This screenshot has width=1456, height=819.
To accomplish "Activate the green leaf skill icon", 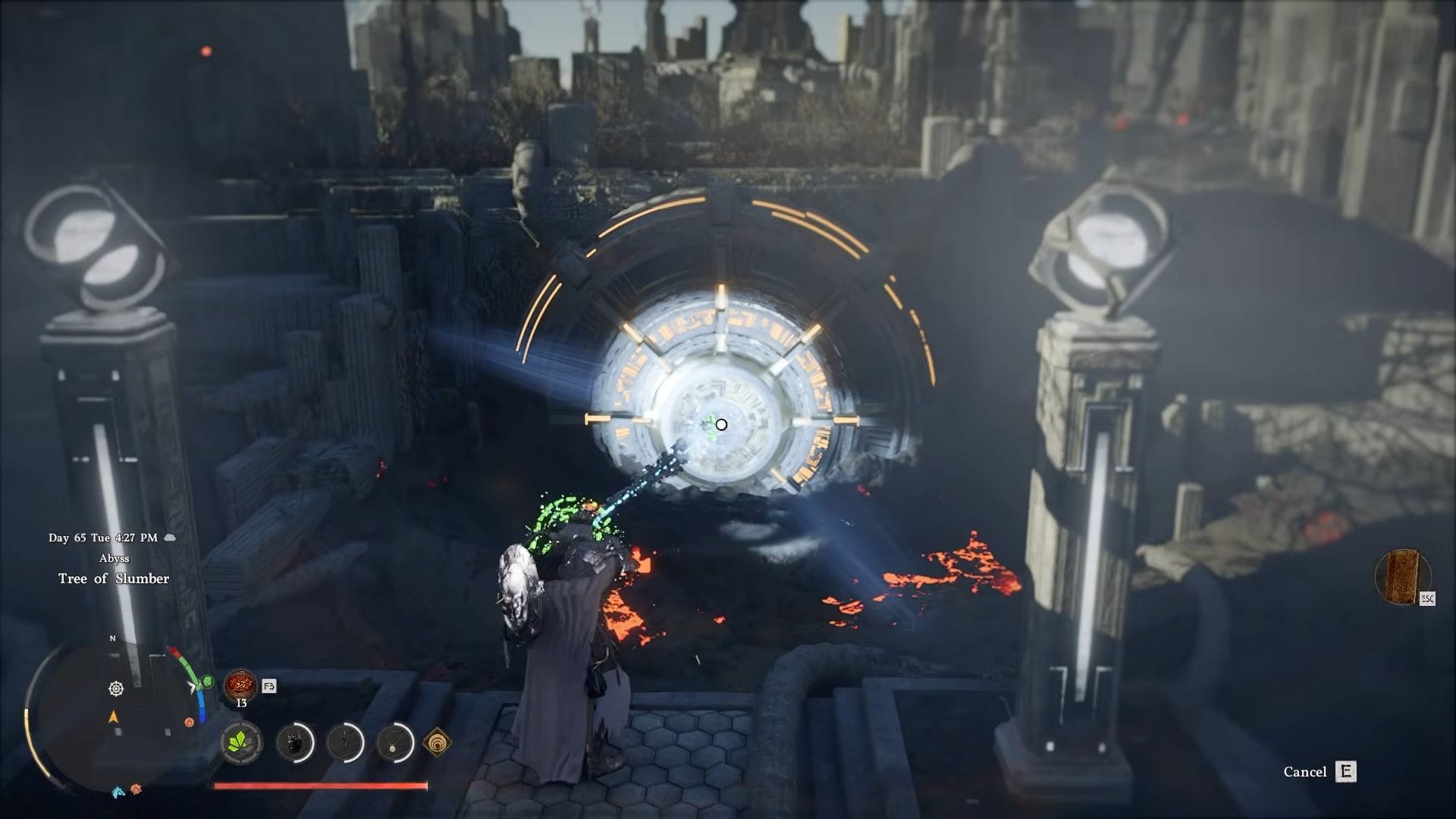I will point(242,742).
